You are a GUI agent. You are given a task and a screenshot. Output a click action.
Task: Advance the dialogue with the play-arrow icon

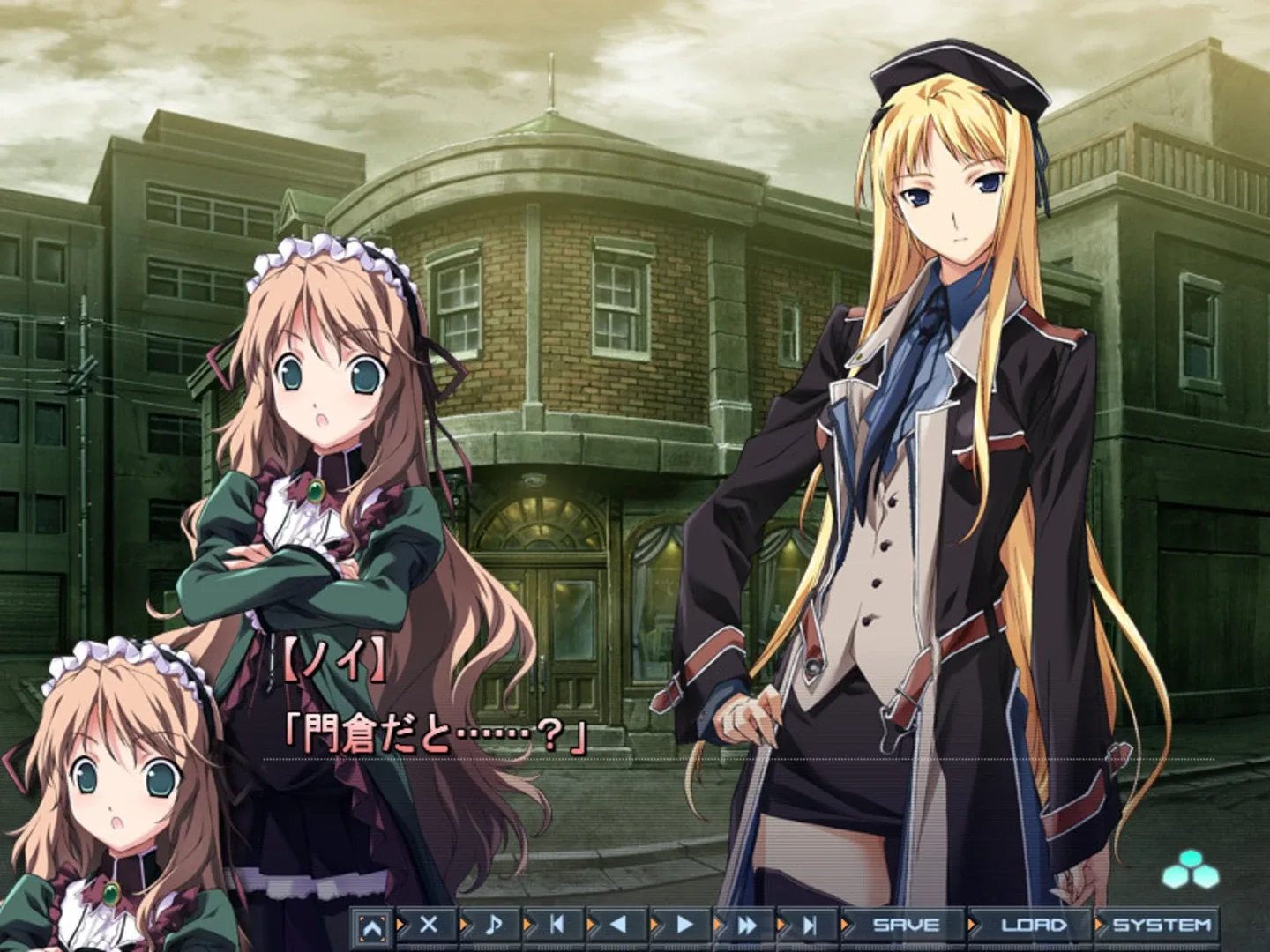683,926
